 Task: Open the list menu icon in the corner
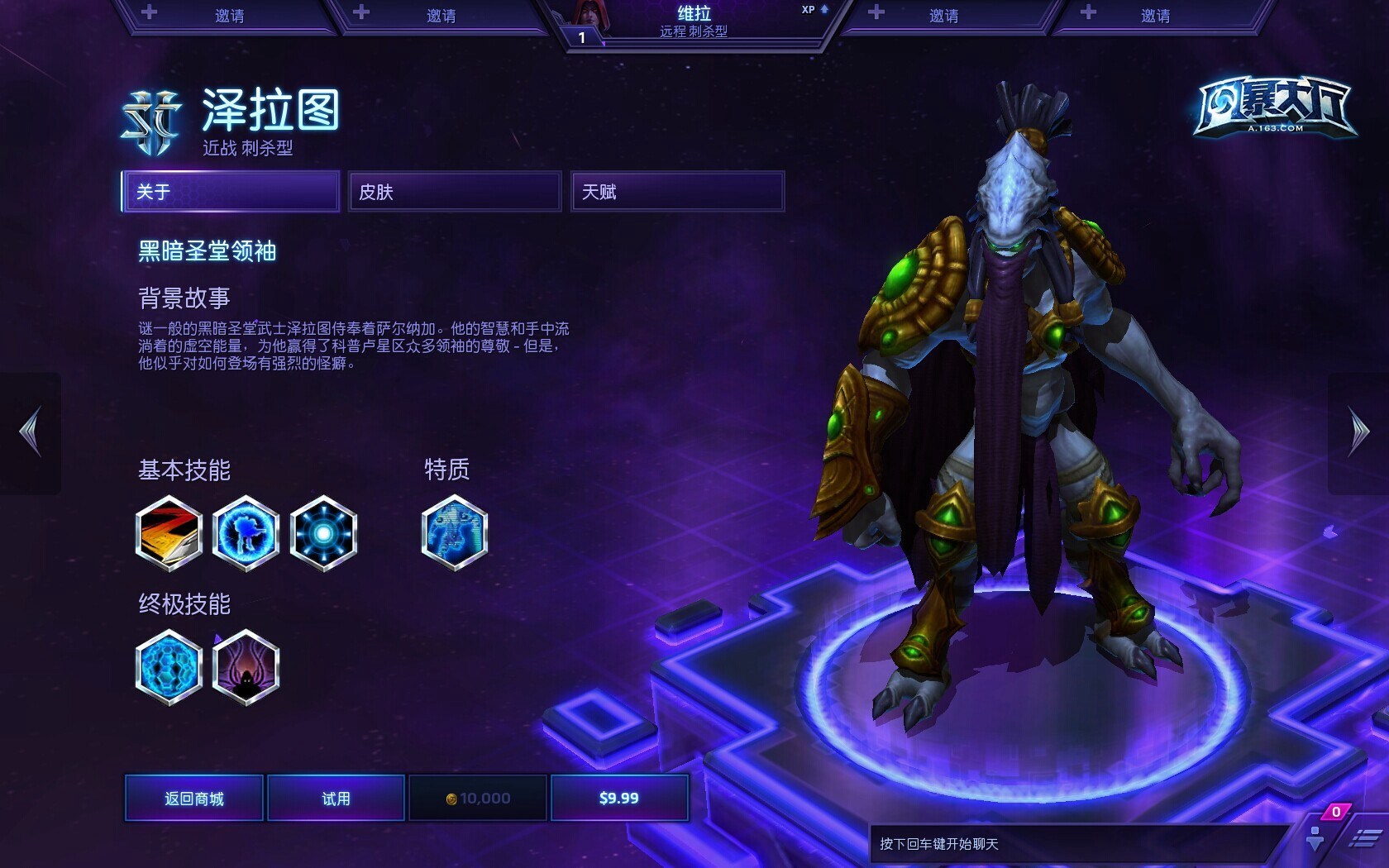coord(1364,839)
